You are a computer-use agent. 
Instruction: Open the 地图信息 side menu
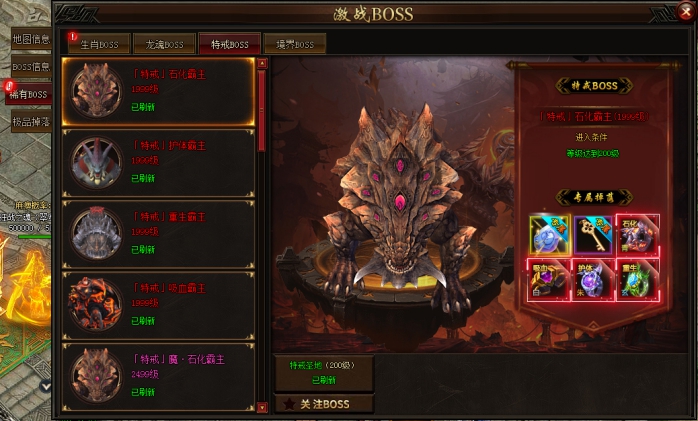click(30, 39)
